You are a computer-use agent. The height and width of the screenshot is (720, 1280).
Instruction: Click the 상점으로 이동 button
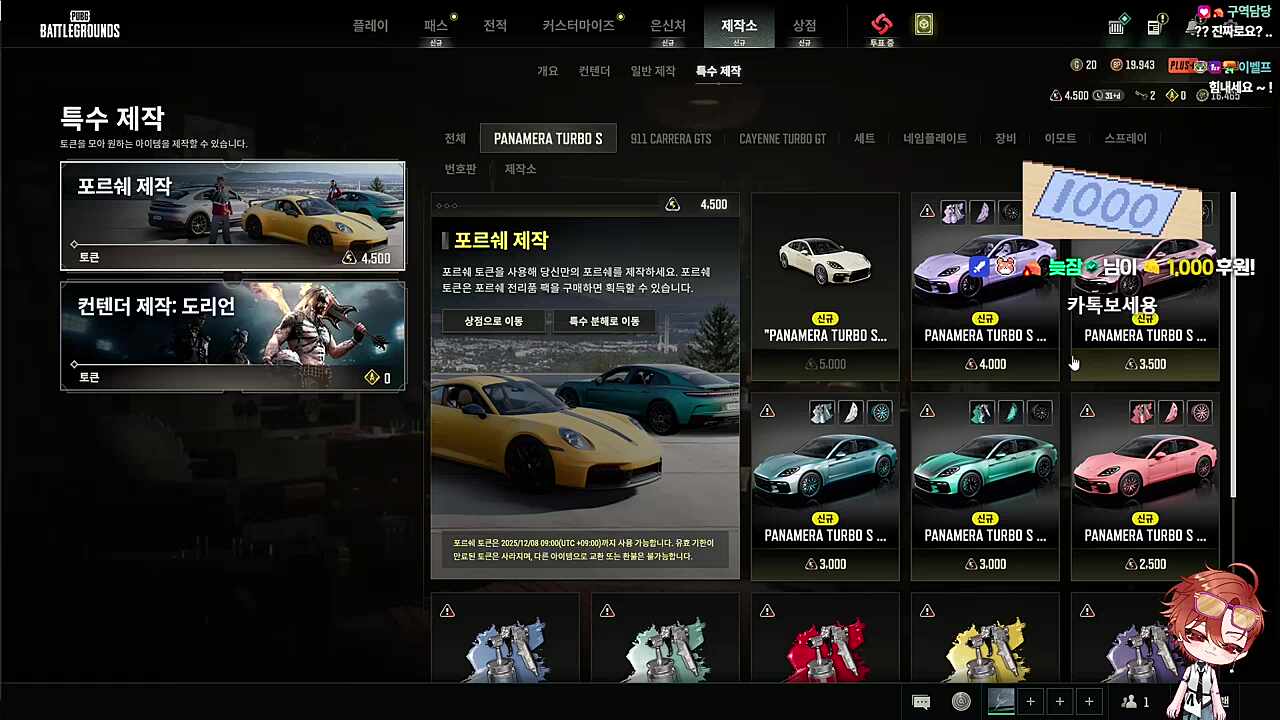coord(493,321)
